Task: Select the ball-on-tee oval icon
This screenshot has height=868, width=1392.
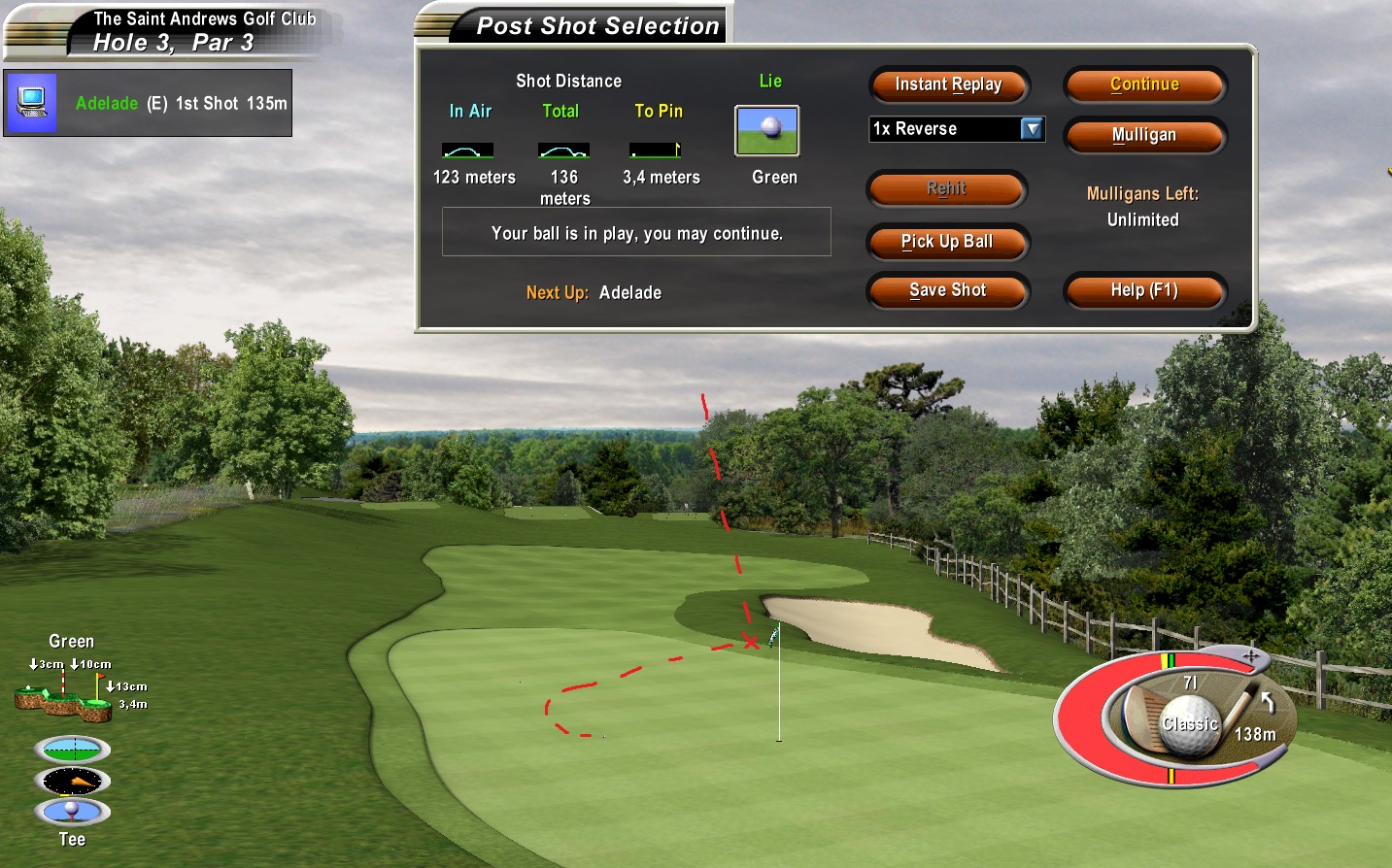Action: [72, 811]
